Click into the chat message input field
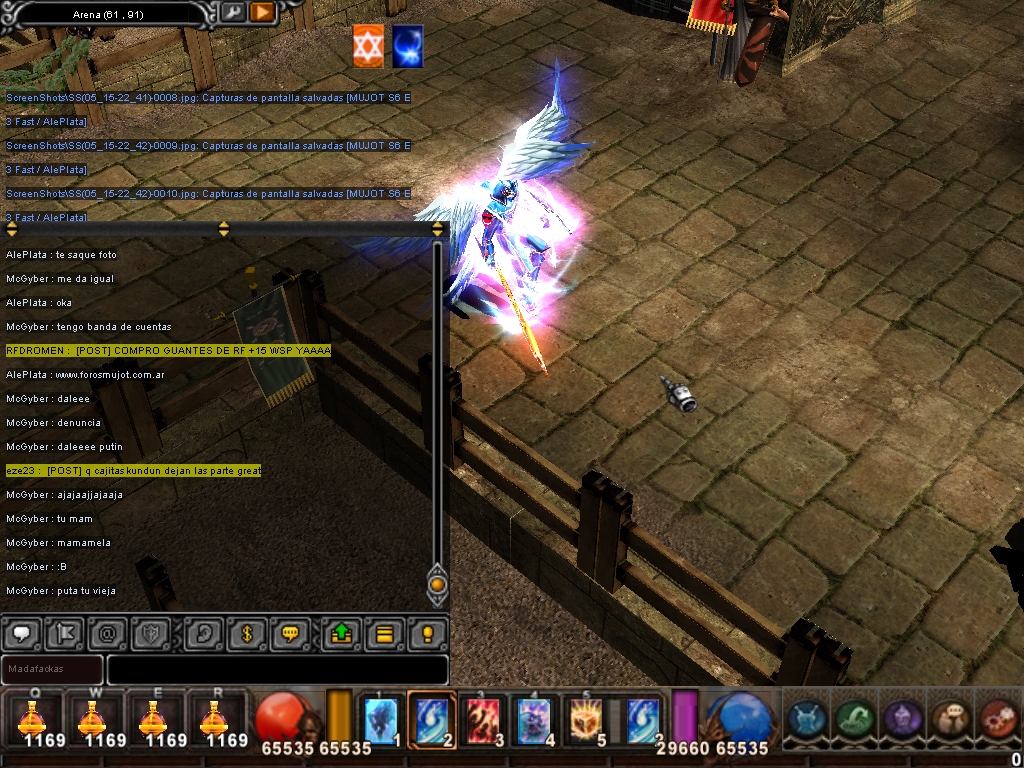This screenshot has width=1024, height=768. 277,669
